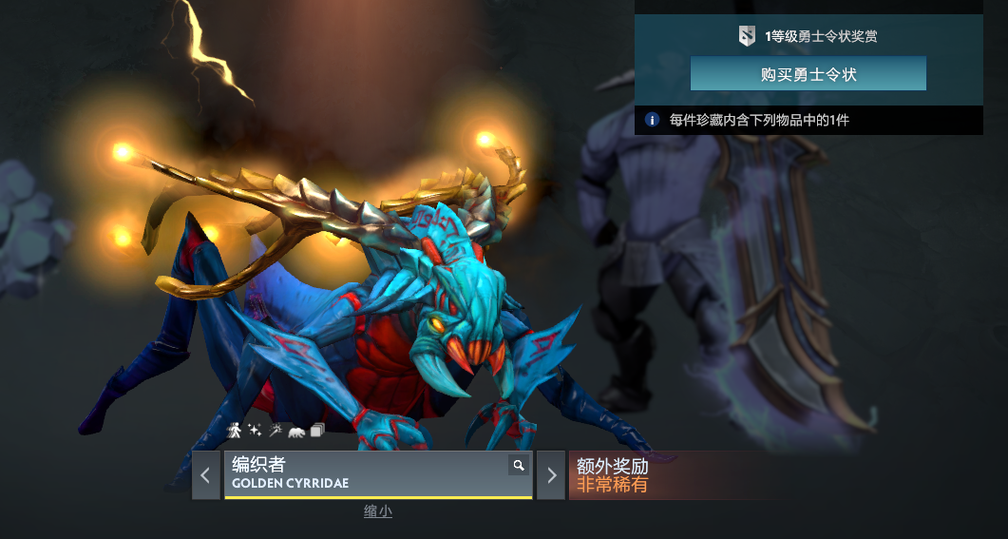Click the 缩小 zoom-out link
This screenshot has height=539, width=1008.
click(x=377, y=512)
